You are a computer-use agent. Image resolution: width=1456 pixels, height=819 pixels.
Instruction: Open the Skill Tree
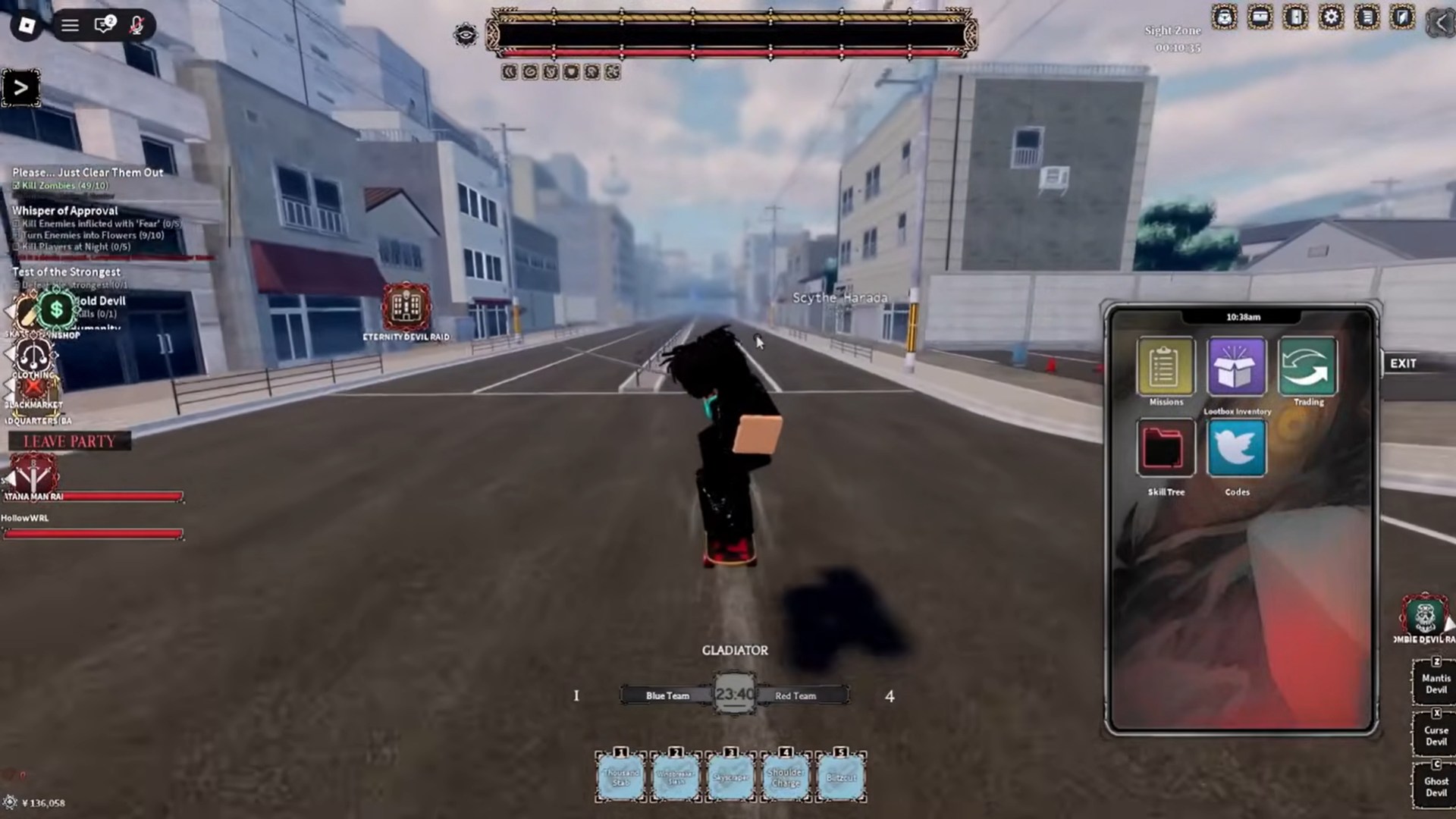coord(1166,449)
